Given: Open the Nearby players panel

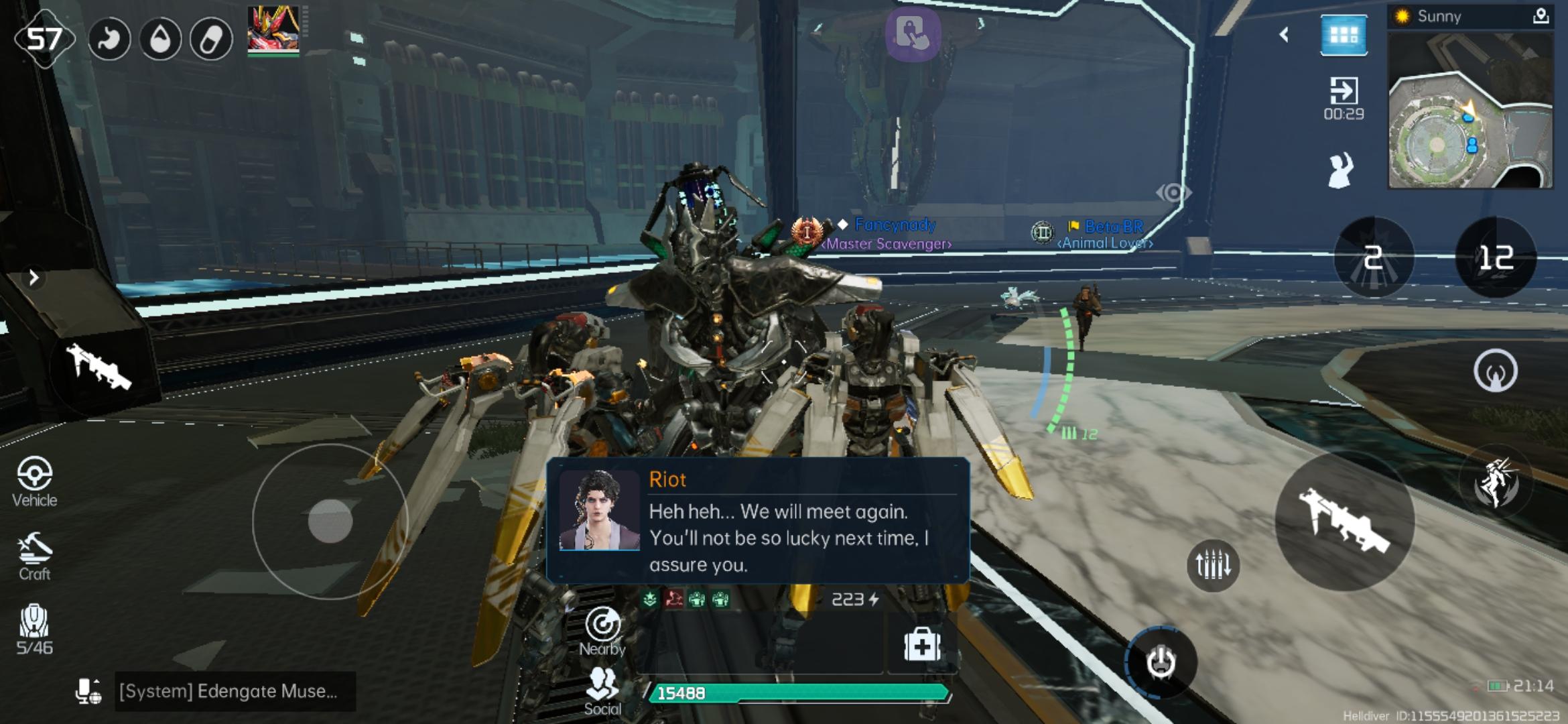Looking at the screenshot, I should [602, 631].
